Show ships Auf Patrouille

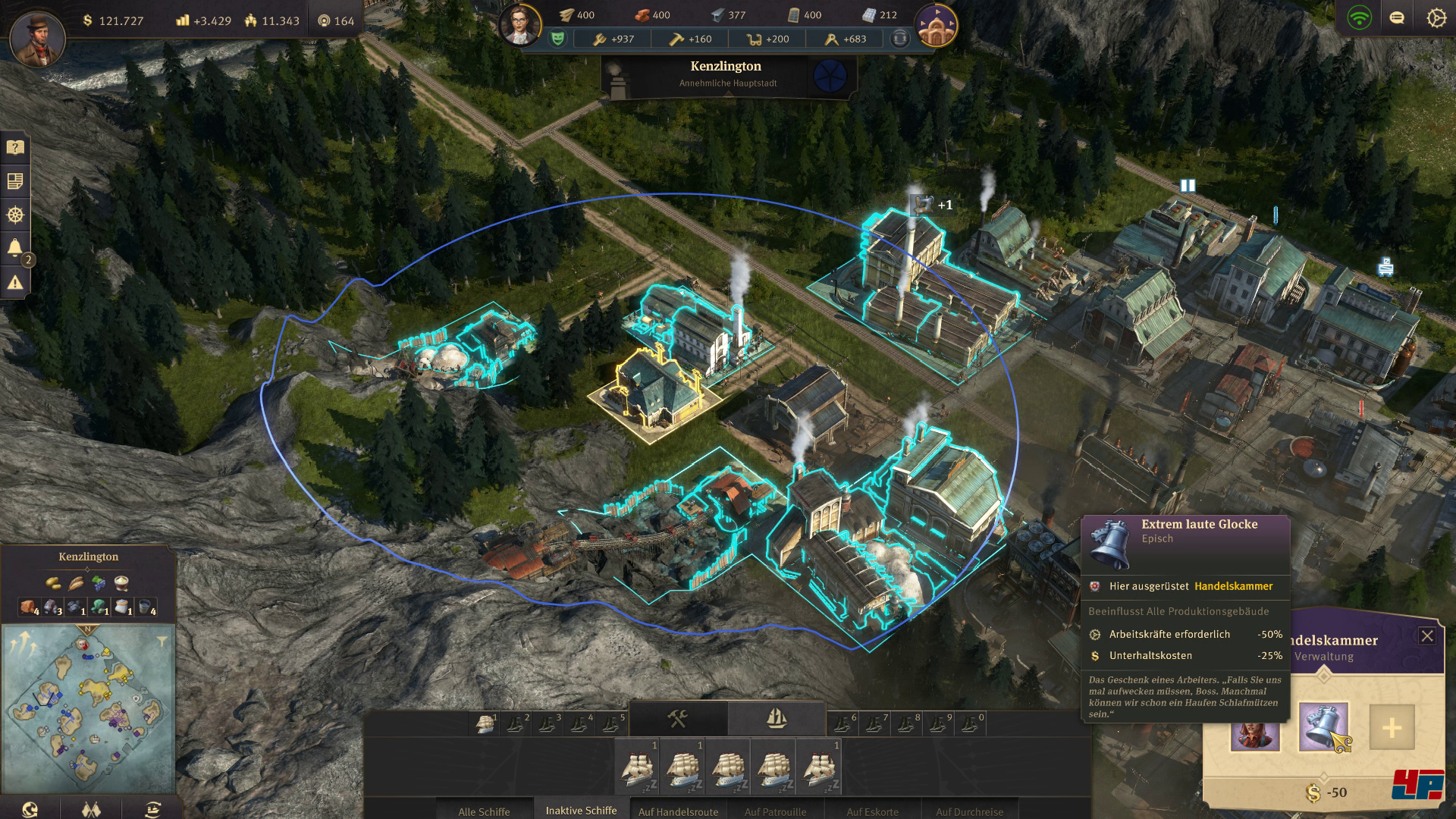775,811
